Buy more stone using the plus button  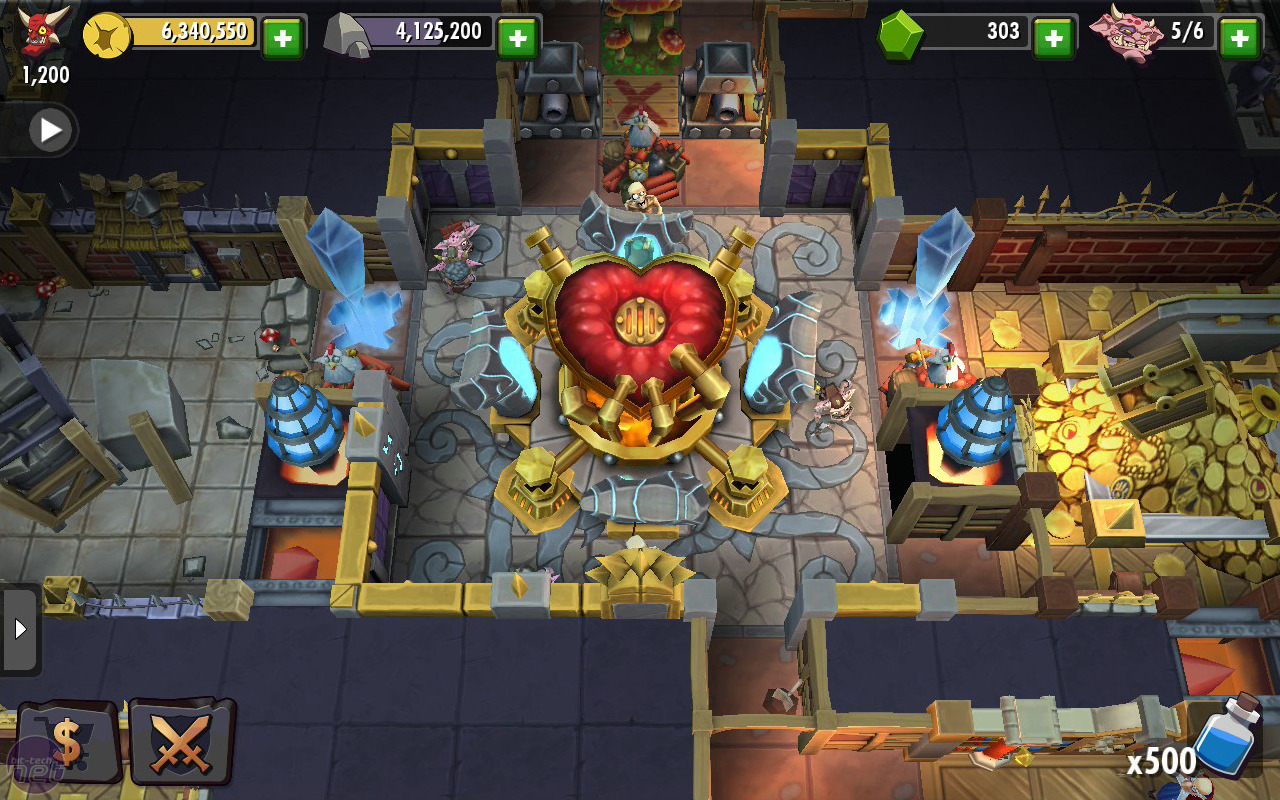518,38
